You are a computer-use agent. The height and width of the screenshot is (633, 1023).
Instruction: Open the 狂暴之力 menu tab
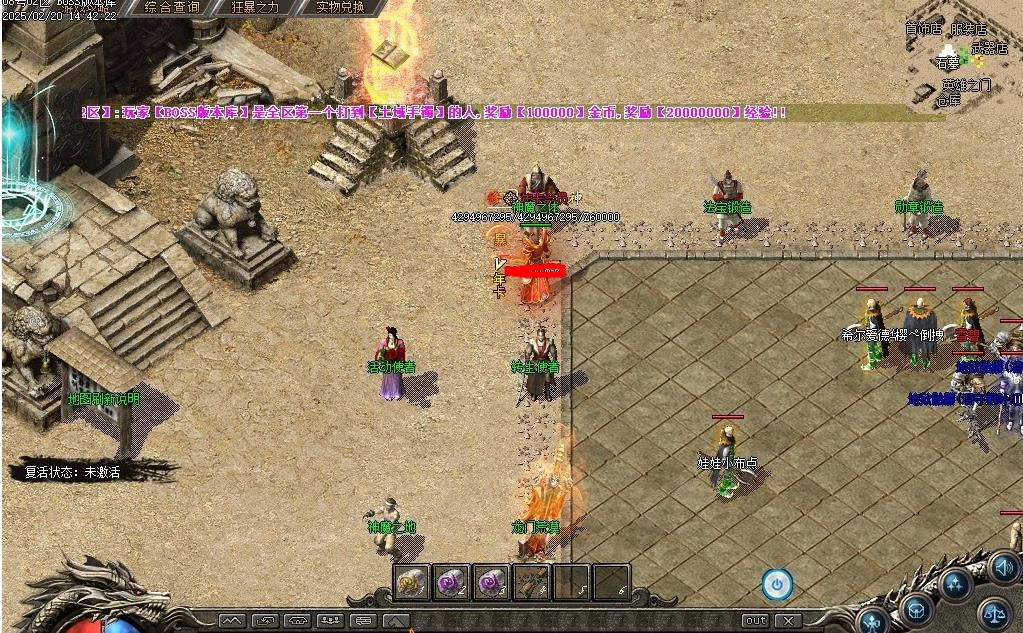click(256, 7)
